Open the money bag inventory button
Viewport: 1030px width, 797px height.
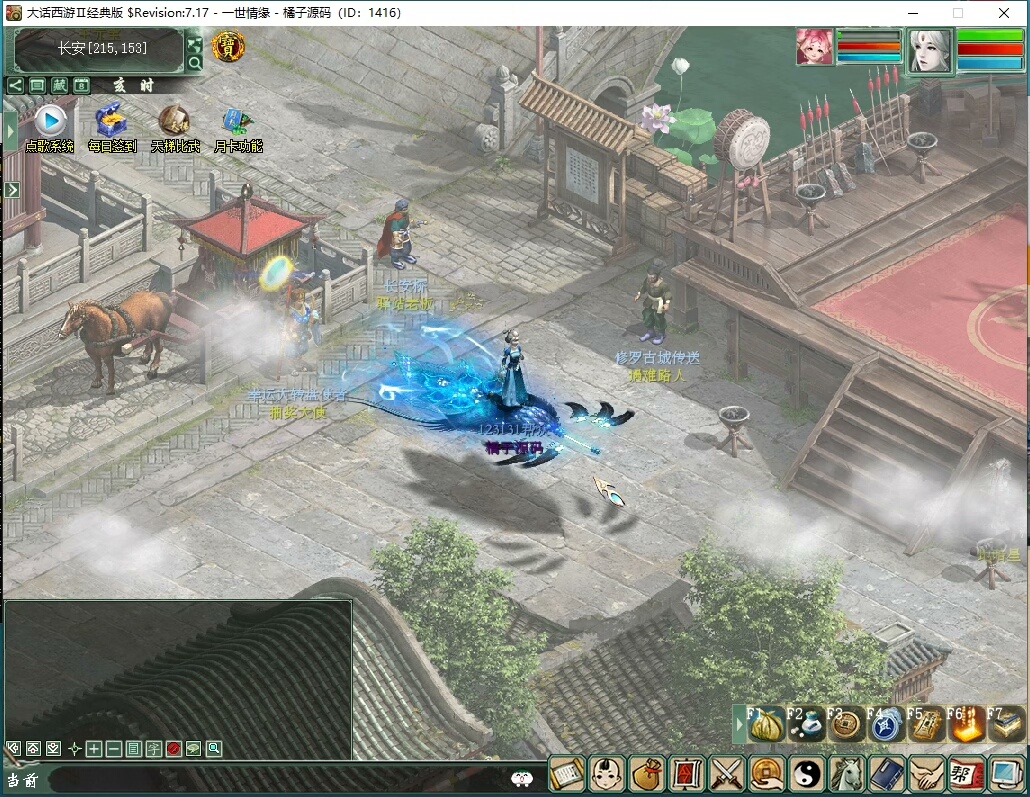click(646, 774)
